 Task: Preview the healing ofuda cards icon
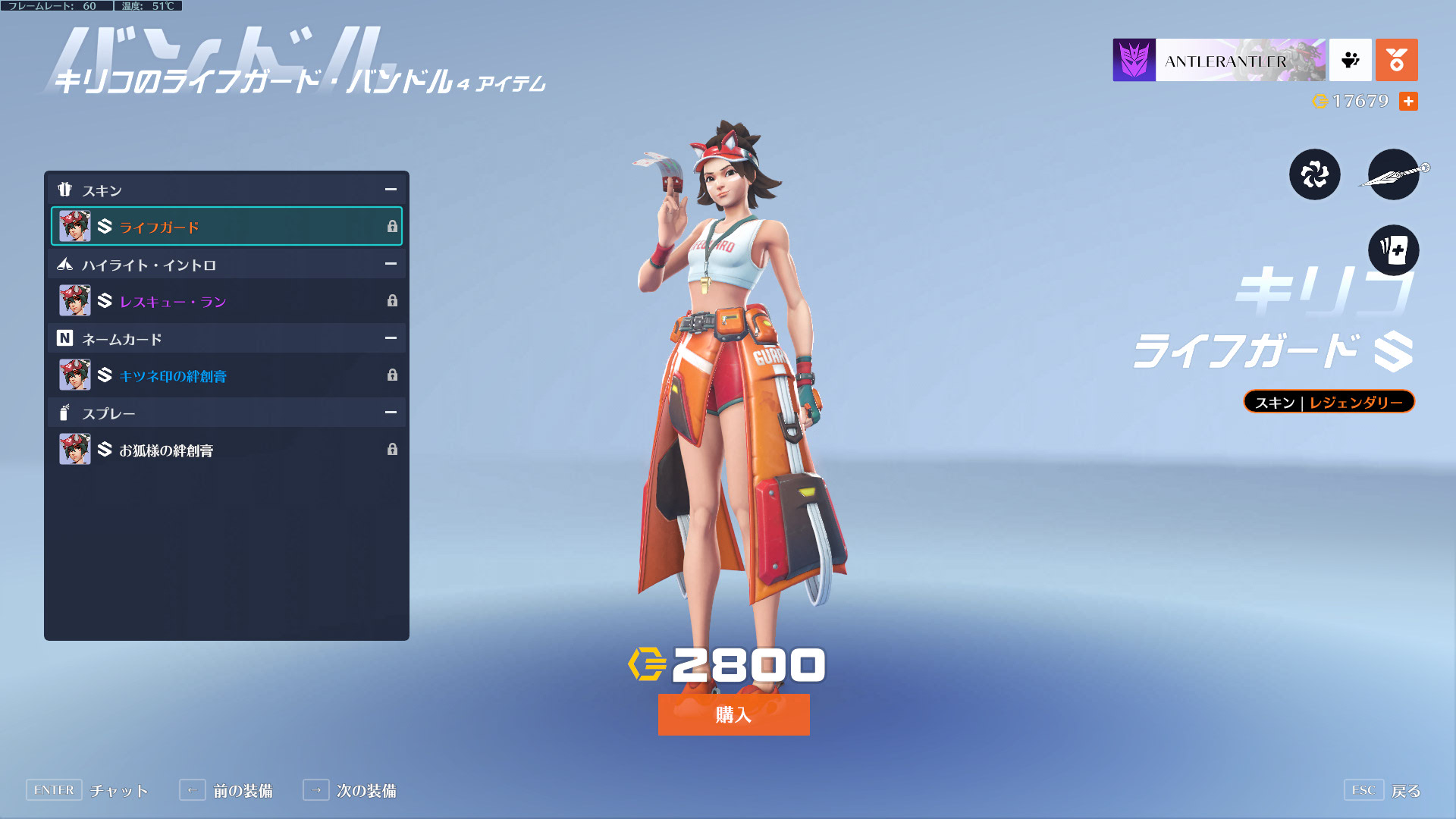[1393, 250]
